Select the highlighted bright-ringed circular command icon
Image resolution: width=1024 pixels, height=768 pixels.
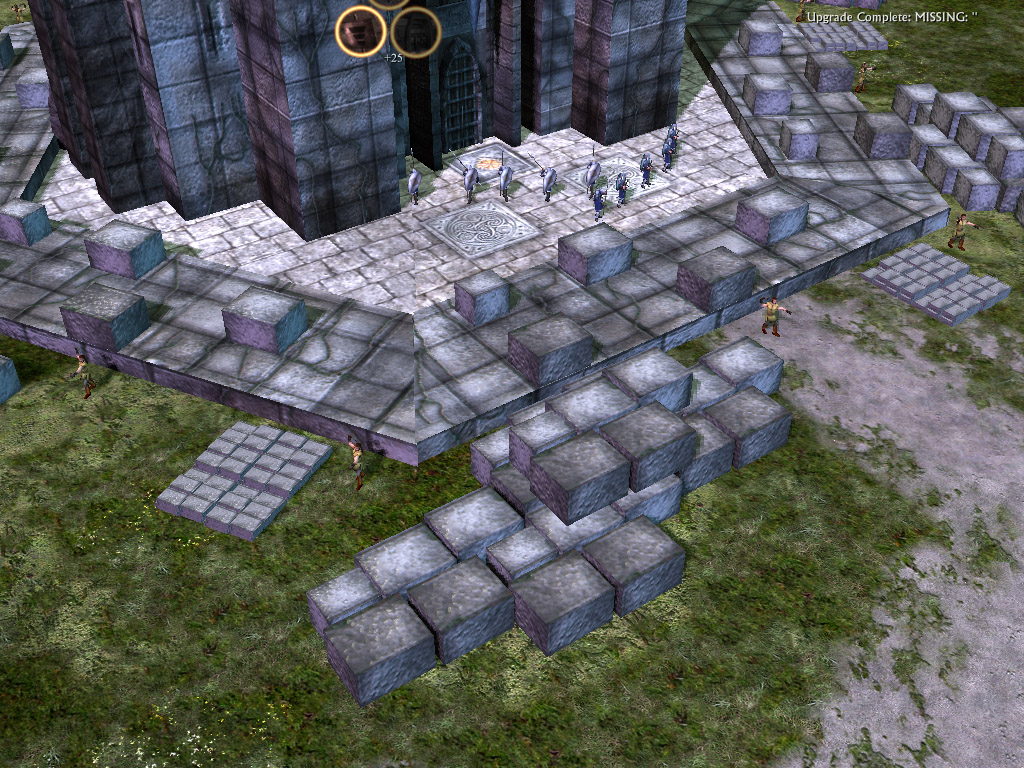(361, 31)
